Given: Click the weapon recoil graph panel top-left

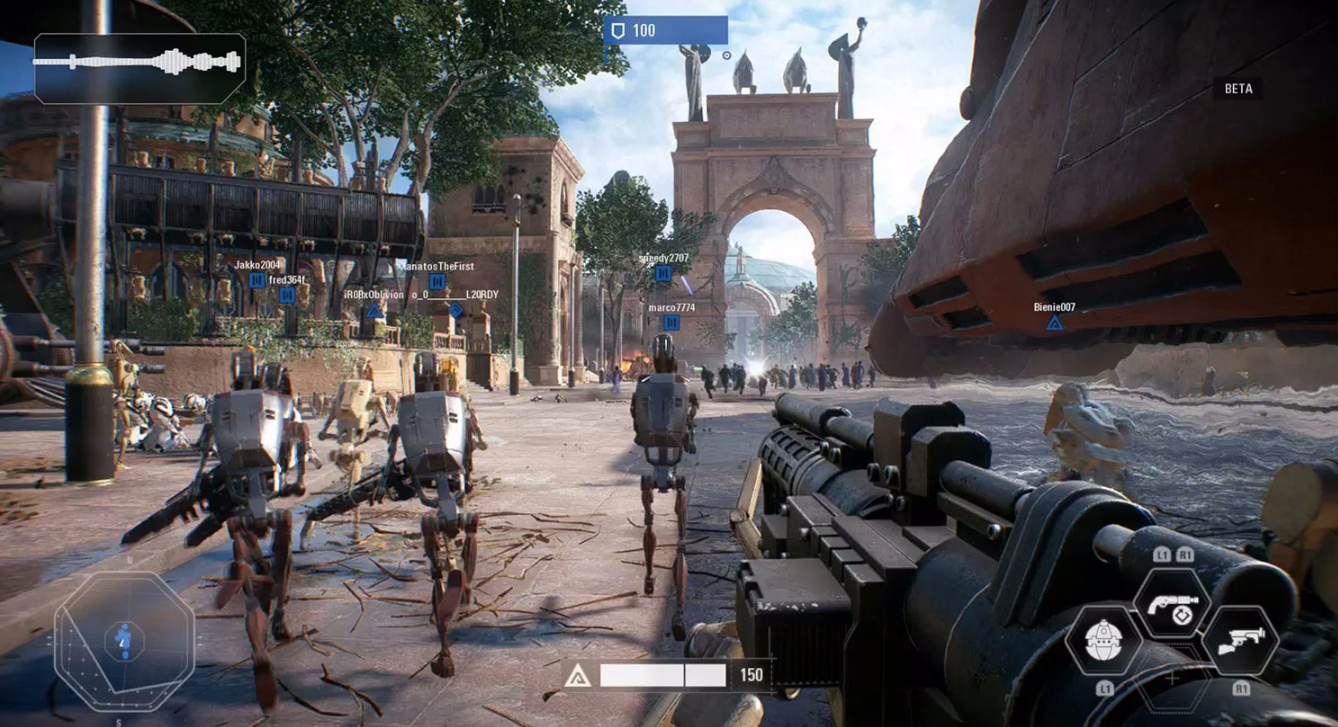Looking at the screenshot, I should coord(140,68).
